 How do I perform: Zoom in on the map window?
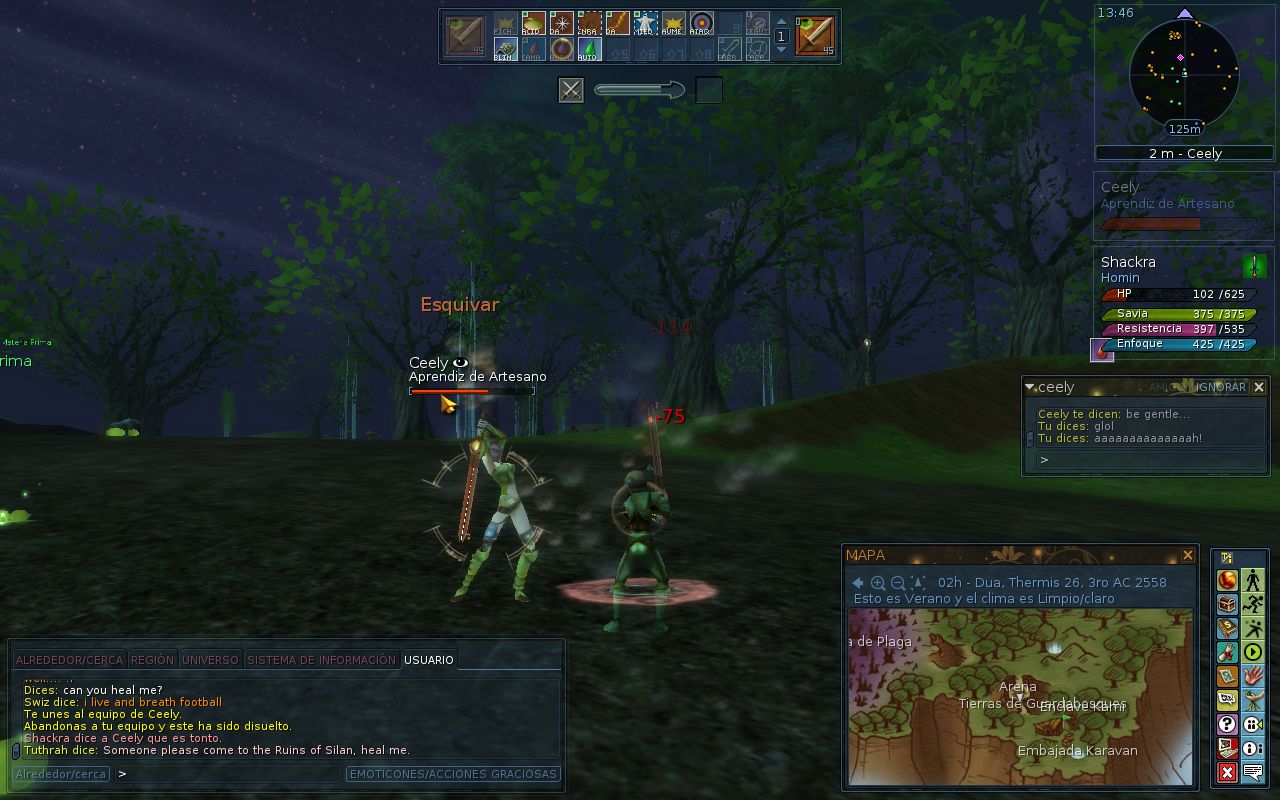[x=877, y=583]
